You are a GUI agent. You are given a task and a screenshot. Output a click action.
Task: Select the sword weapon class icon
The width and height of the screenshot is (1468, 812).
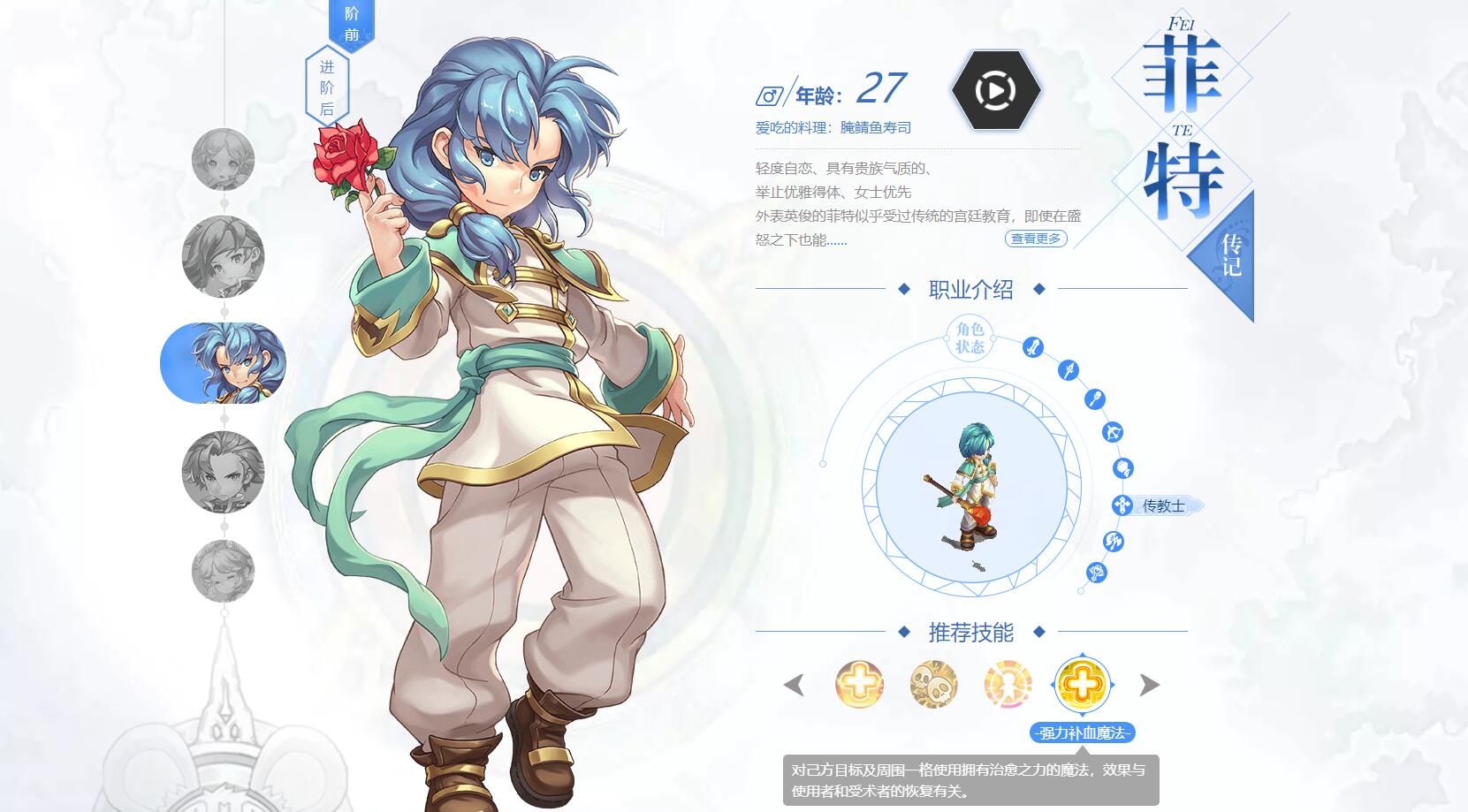tap(1034, 347)
